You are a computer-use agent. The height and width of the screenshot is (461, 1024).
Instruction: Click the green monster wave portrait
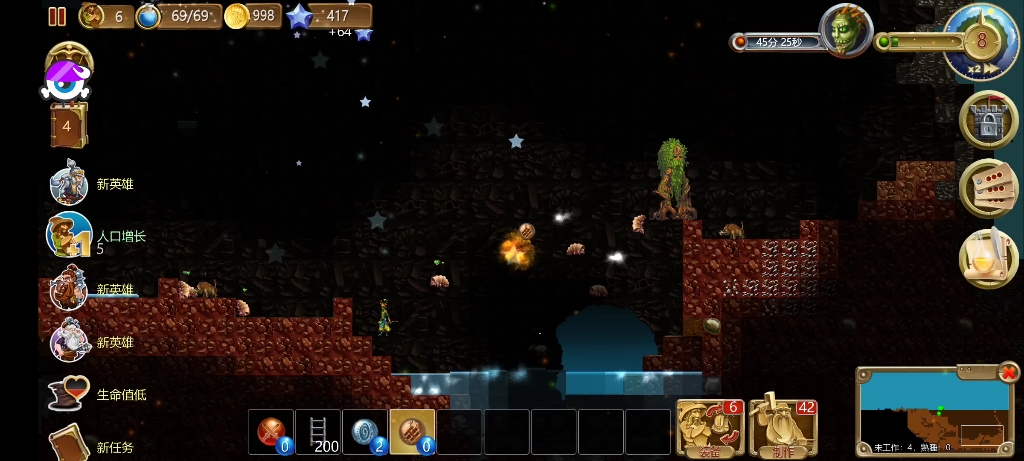click(x=844, y=31)
